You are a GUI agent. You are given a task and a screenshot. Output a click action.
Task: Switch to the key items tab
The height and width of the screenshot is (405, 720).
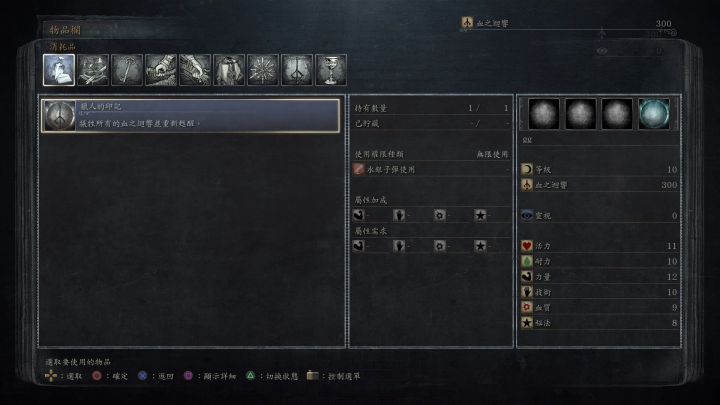pos(127,69)
